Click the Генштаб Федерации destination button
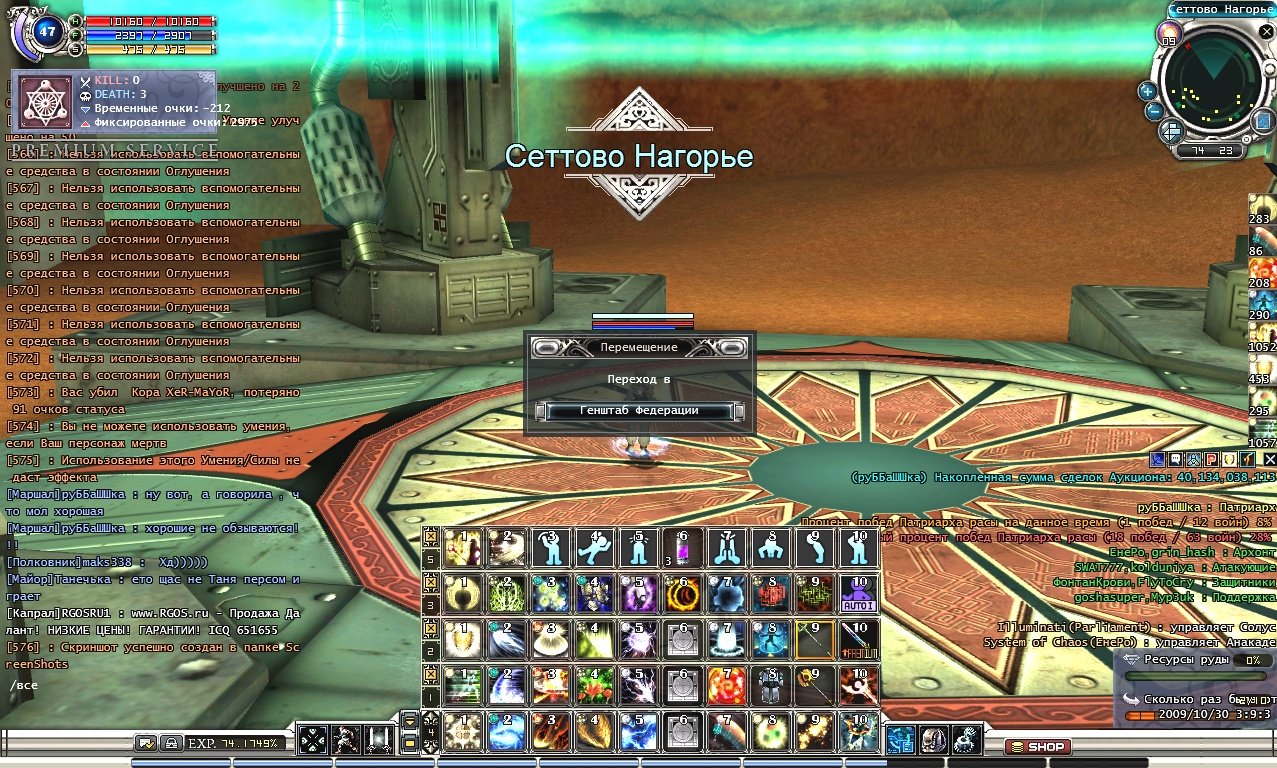The width and height of the screenshot is (1277, 768). click(639, 411)
